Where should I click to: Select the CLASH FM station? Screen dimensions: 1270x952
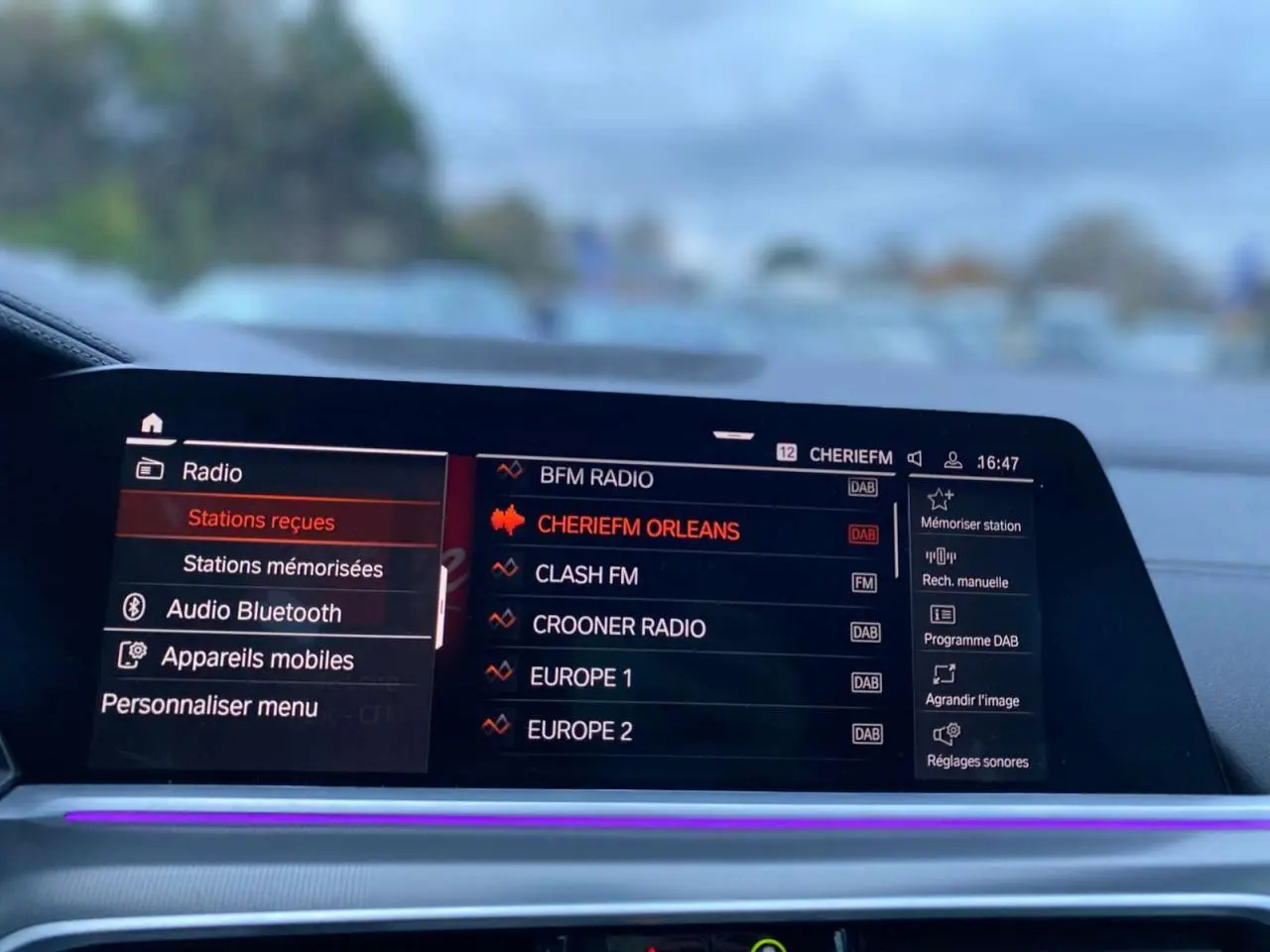click(585, 575)
